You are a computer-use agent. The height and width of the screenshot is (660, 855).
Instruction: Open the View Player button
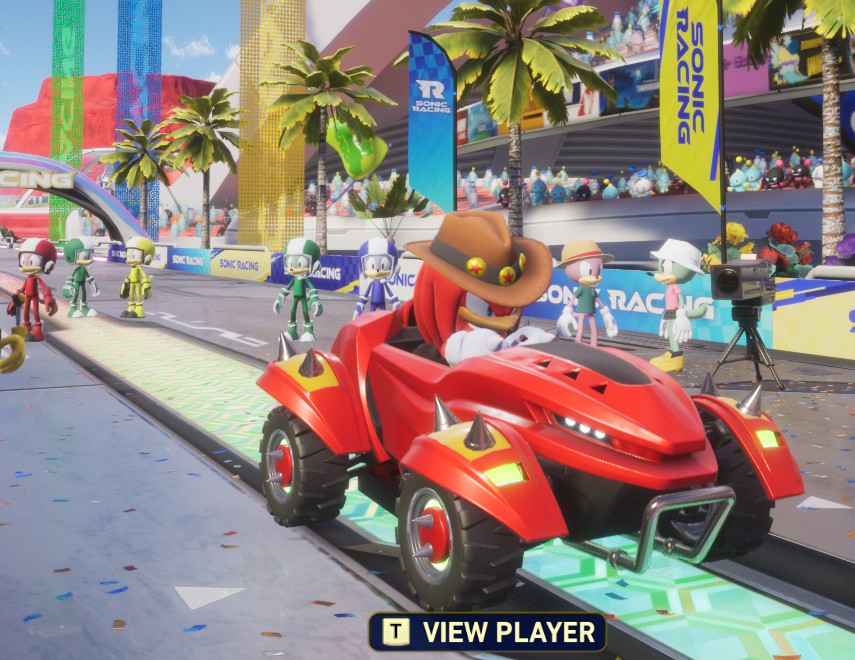[488, 632]
